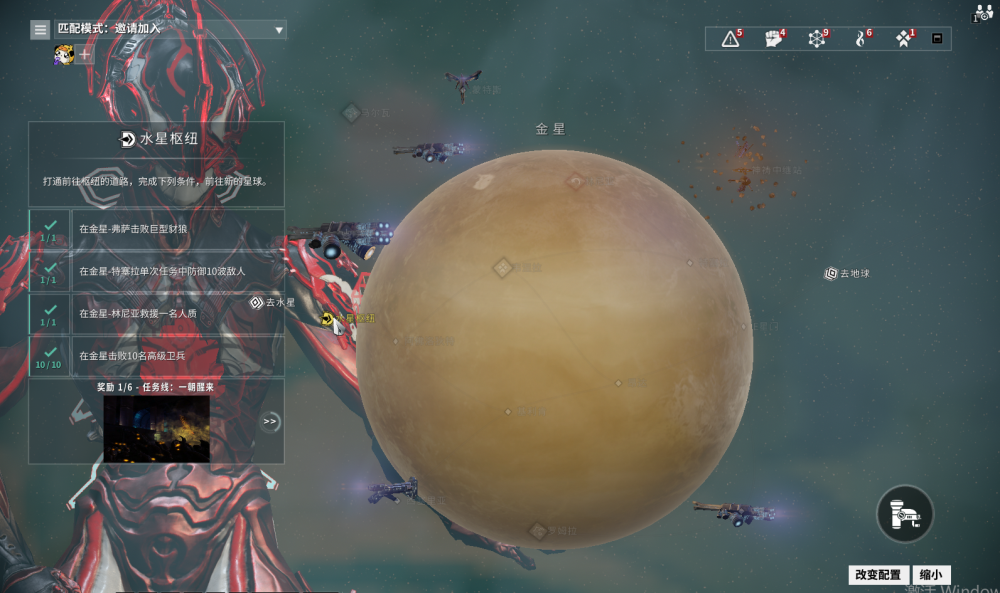Select the diamond cluster icon with badge 1
This screenshot has width=1000, height=593.
pos(904,39)
